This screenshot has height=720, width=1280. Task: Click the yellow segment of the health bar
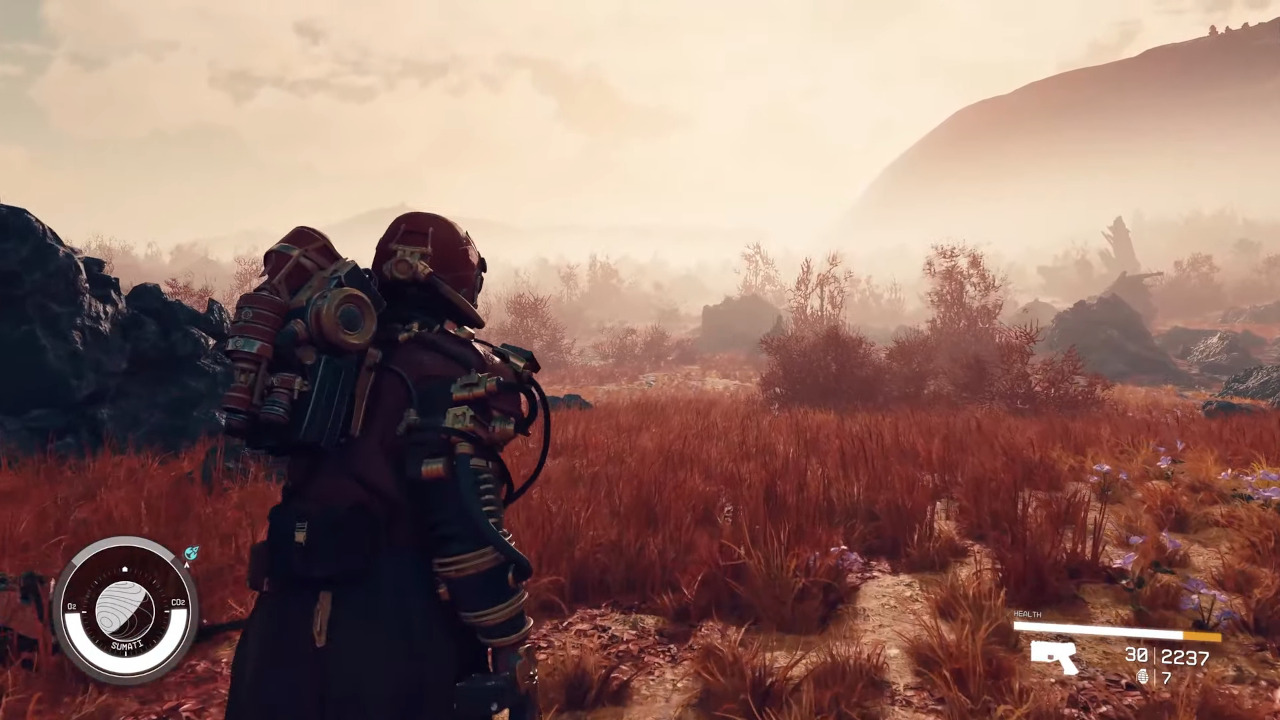(x=1201, y=633)
